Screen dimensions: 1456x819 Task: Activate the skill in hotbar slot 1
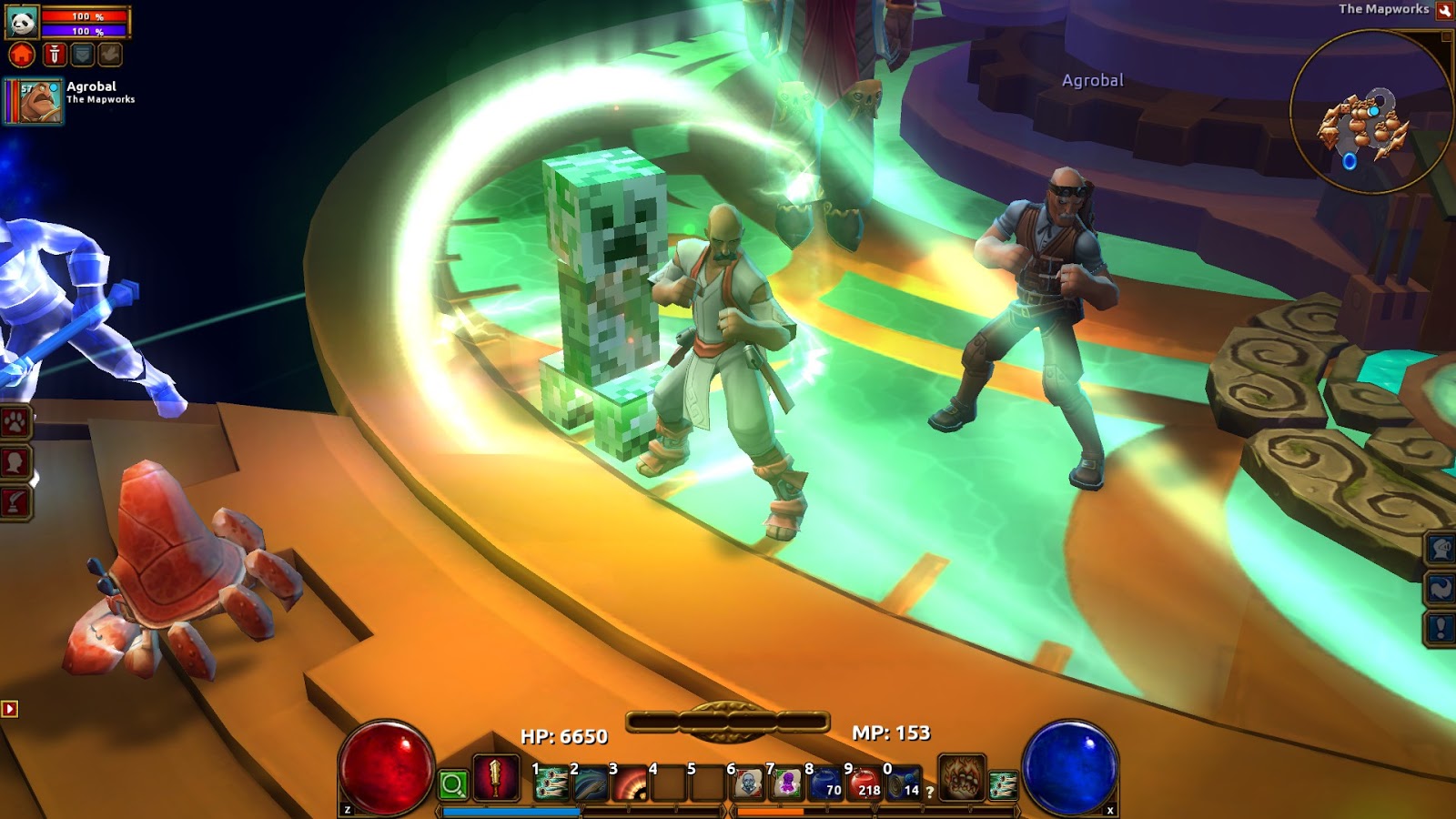(x=551, y=783)
